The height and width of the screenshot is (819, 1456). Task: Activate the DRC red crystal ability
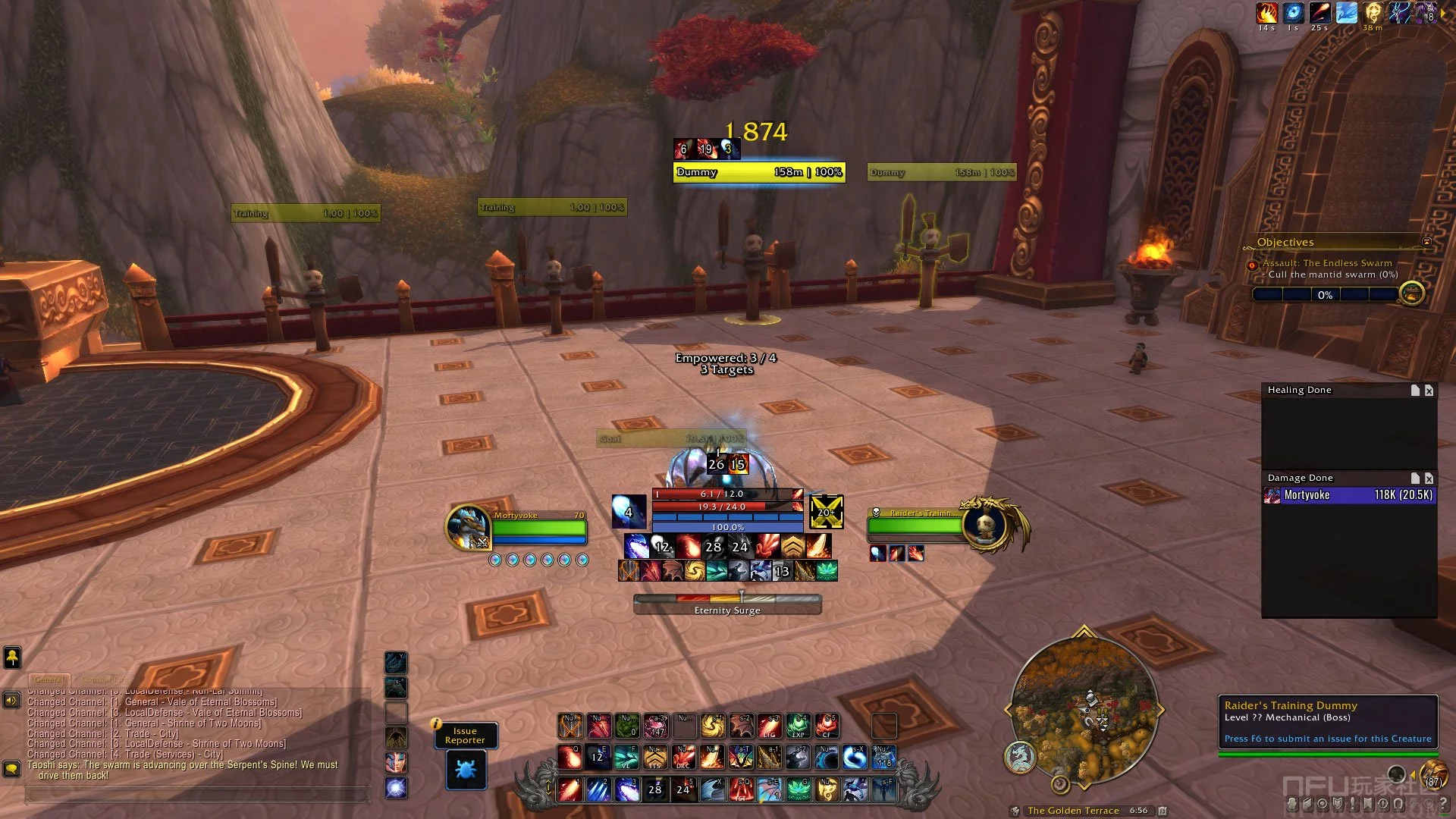[x=683, y=757]
